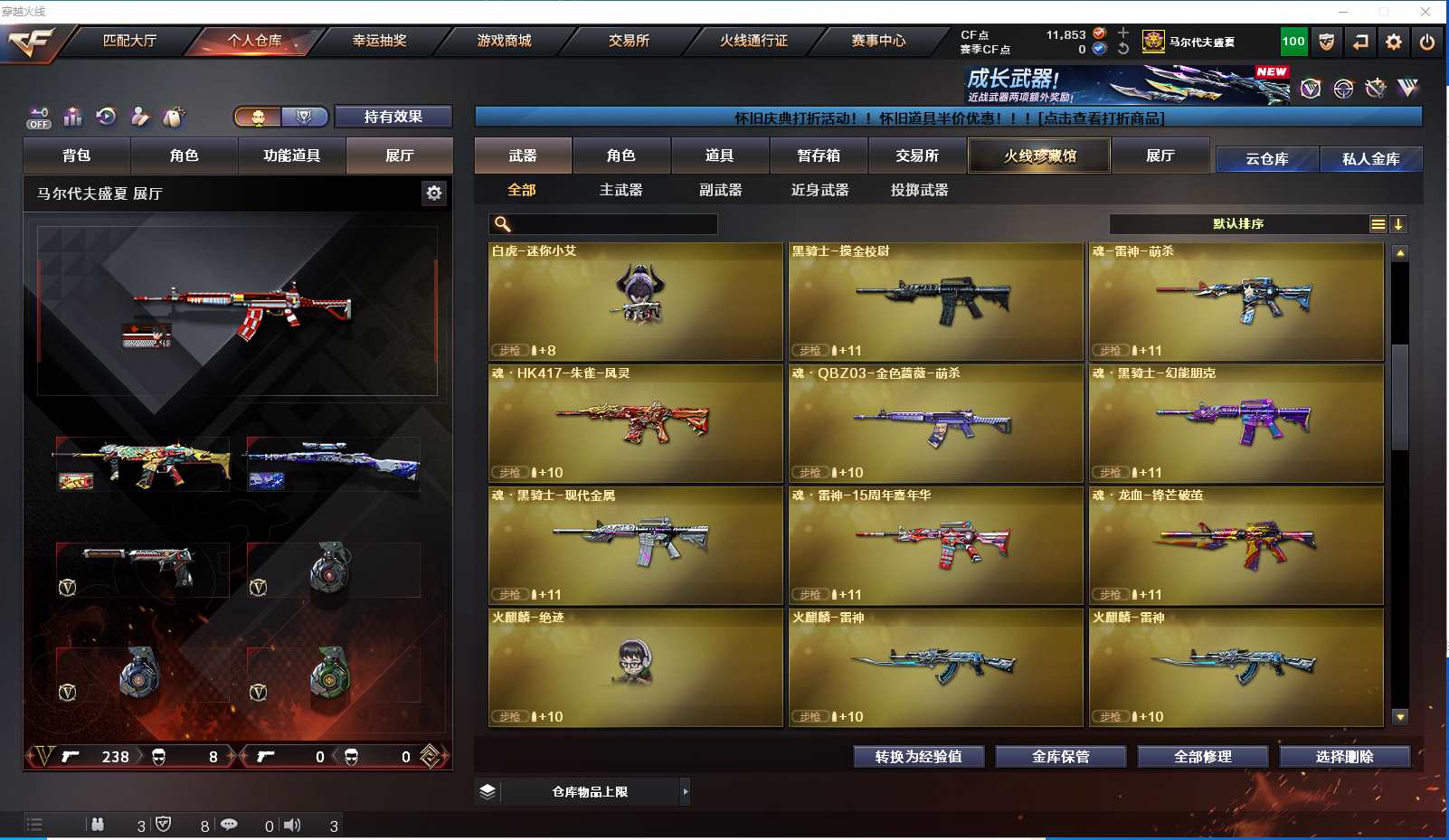Screen dimensions: 1449x840
Task: Switch to the 背包 backpack tab
Action: [77, 156]
